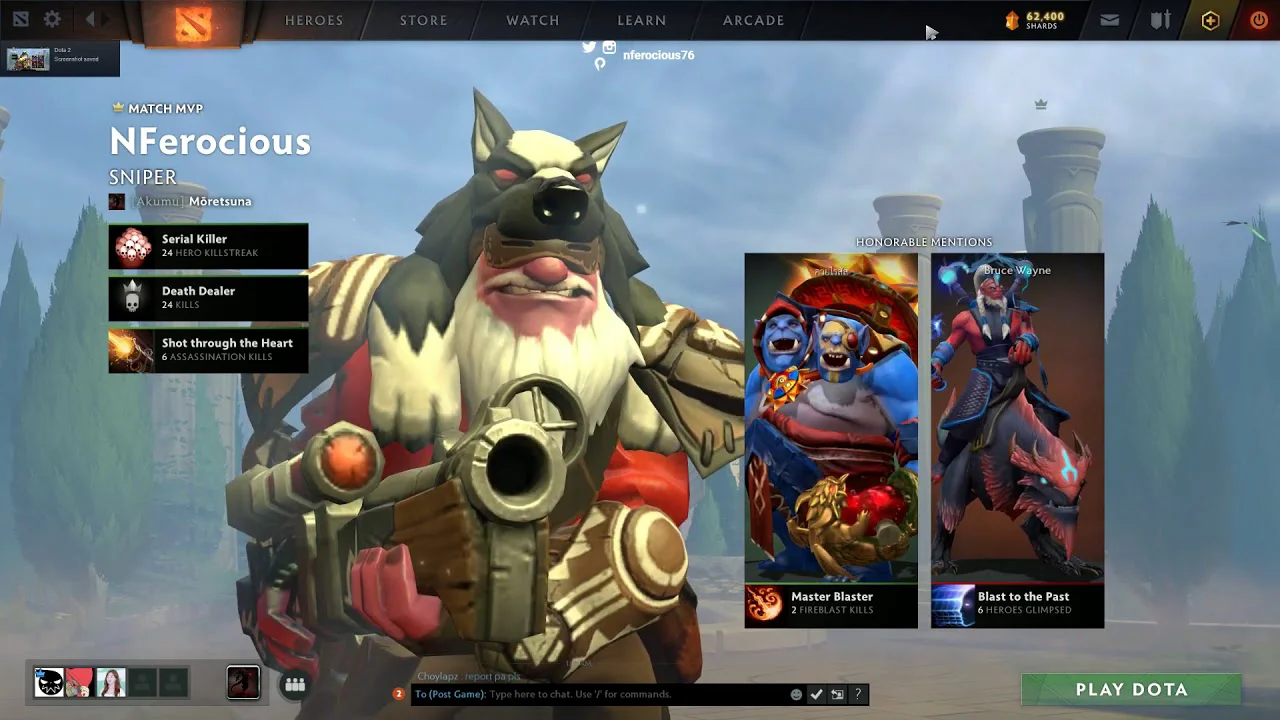View the Blast to the Past mention card

(1017, 440)
